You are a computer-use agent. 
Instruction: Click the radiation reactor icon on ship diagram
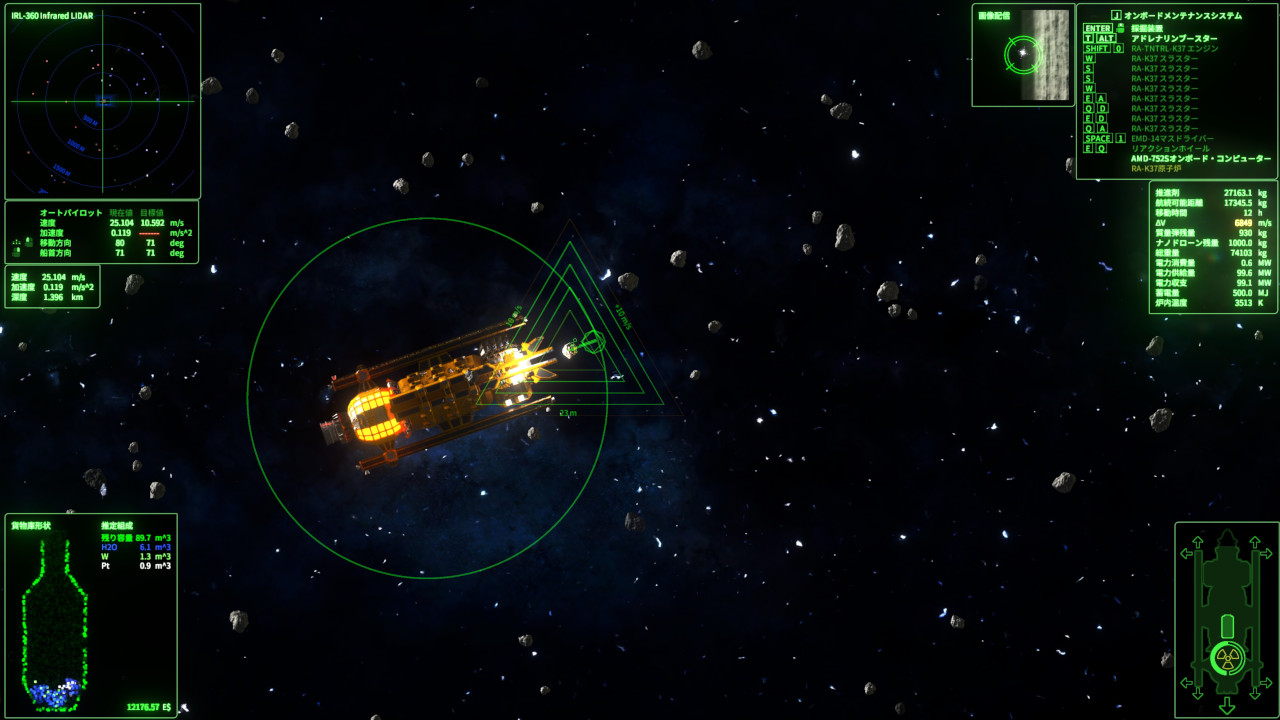click(1227, 658)
